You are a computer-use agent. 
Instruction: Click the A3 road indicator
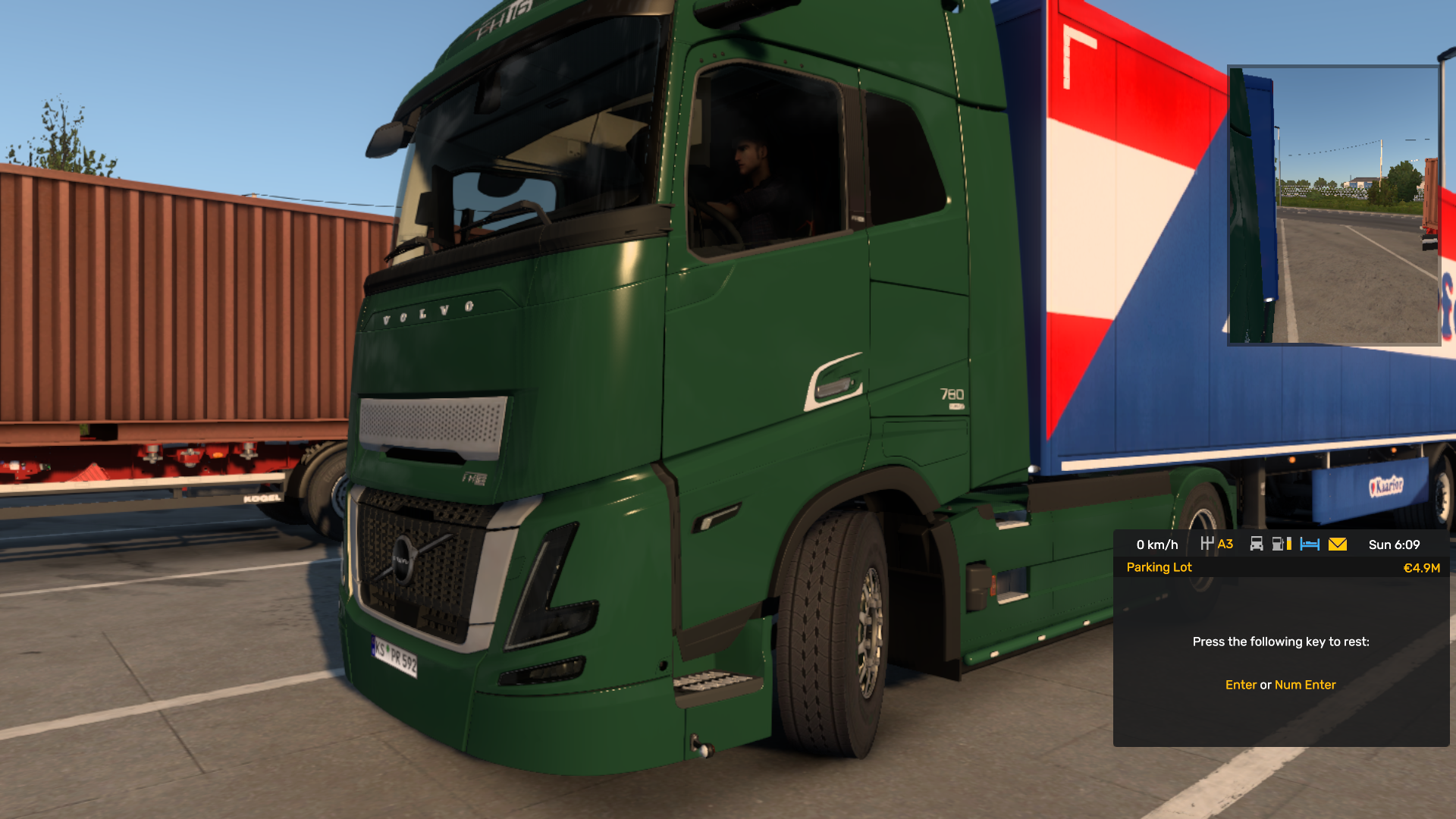click(x=1225, y=544)
